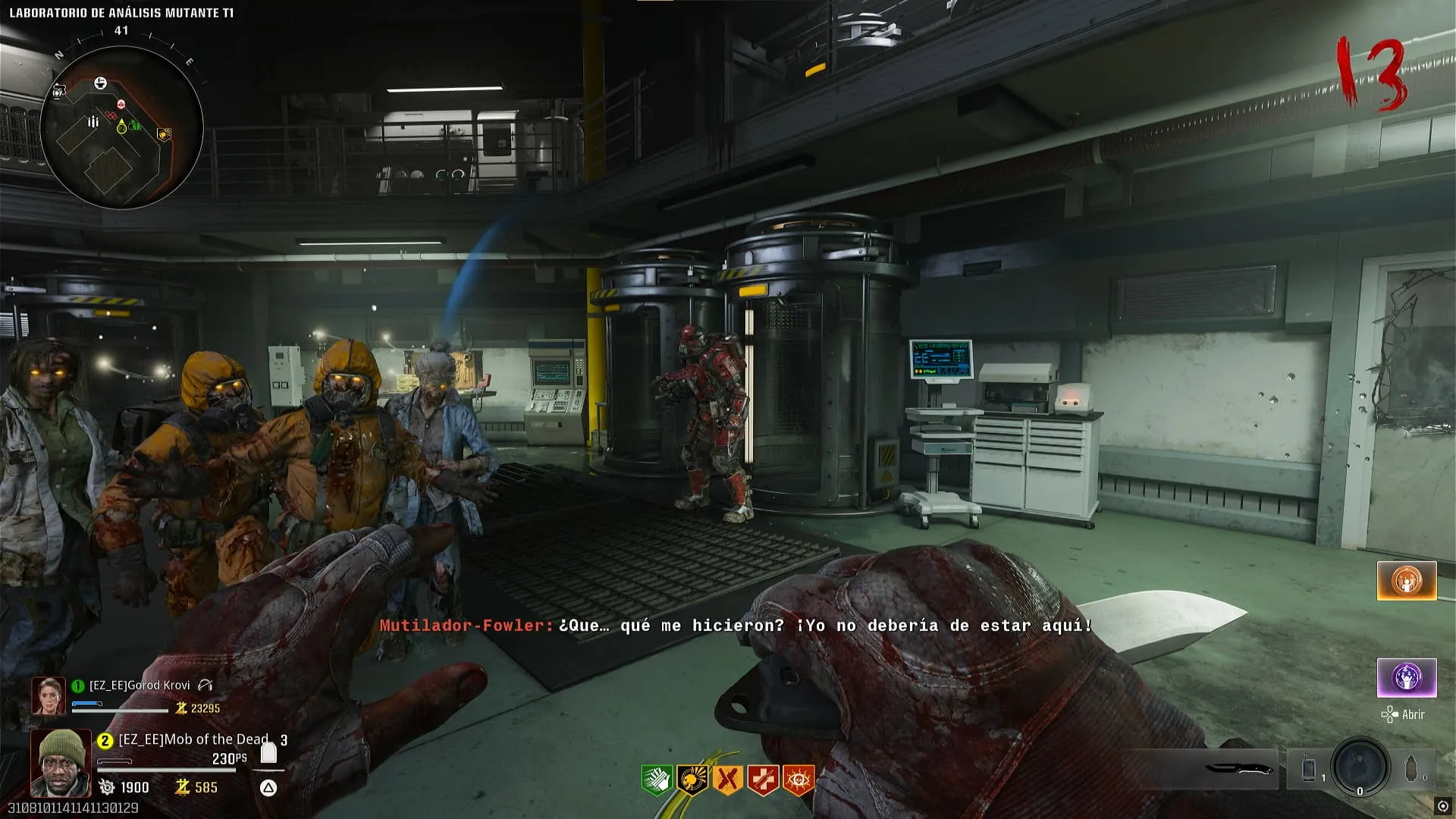Select the tombstone self-revive icon

[x=268, y=752]
